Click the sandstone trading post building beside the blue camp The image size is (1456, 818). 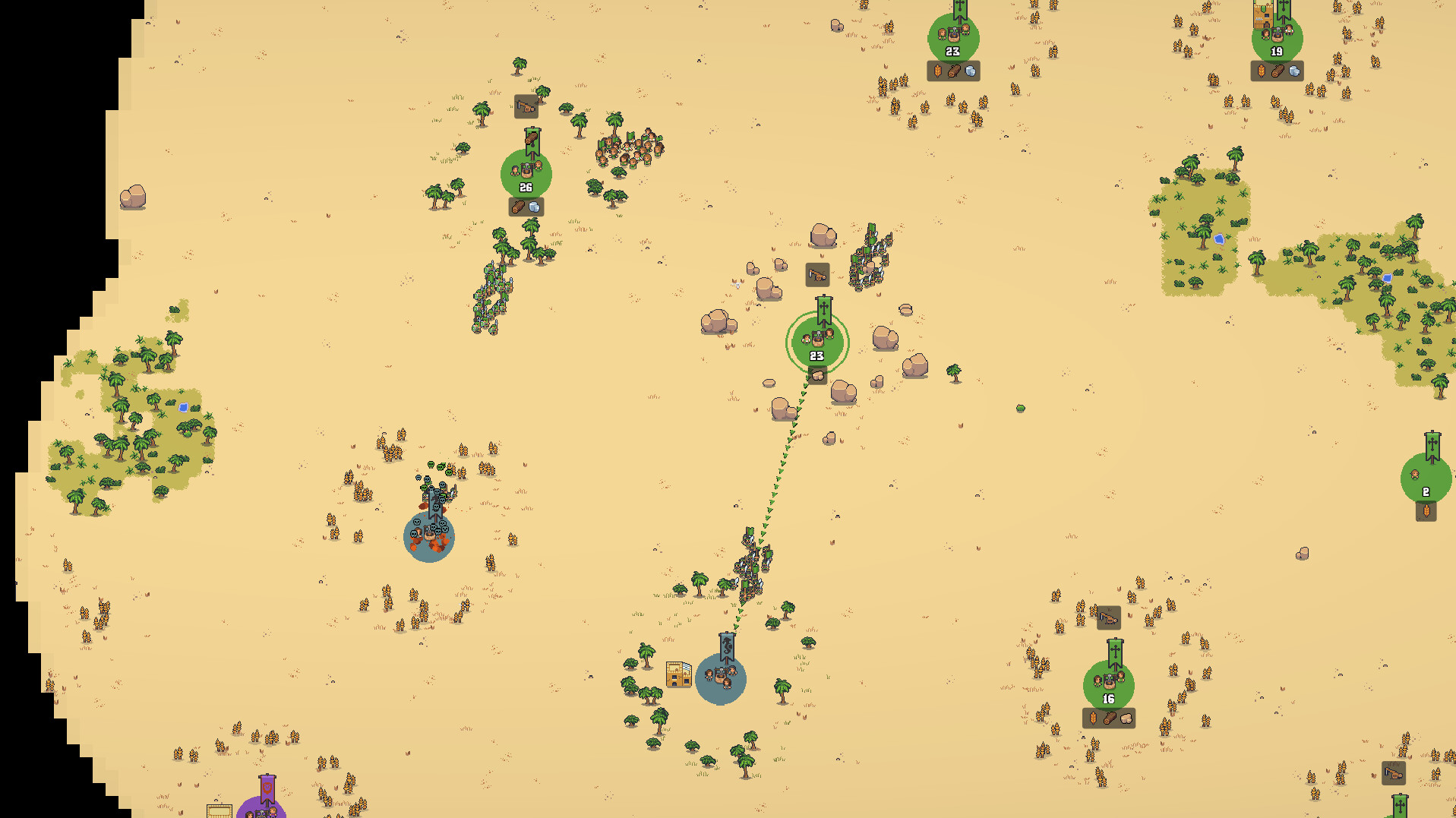coord(678,674)
